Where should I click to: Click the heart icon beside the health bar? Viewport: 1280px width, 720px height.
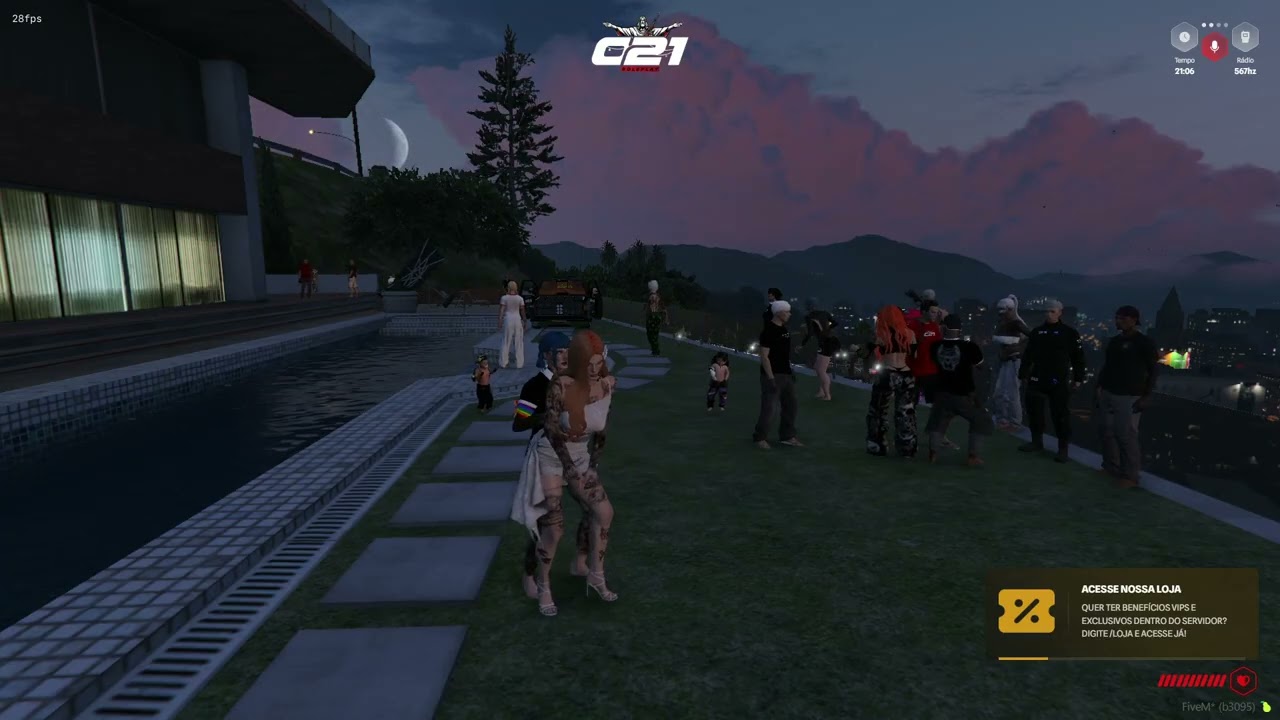coord(1243,680)
